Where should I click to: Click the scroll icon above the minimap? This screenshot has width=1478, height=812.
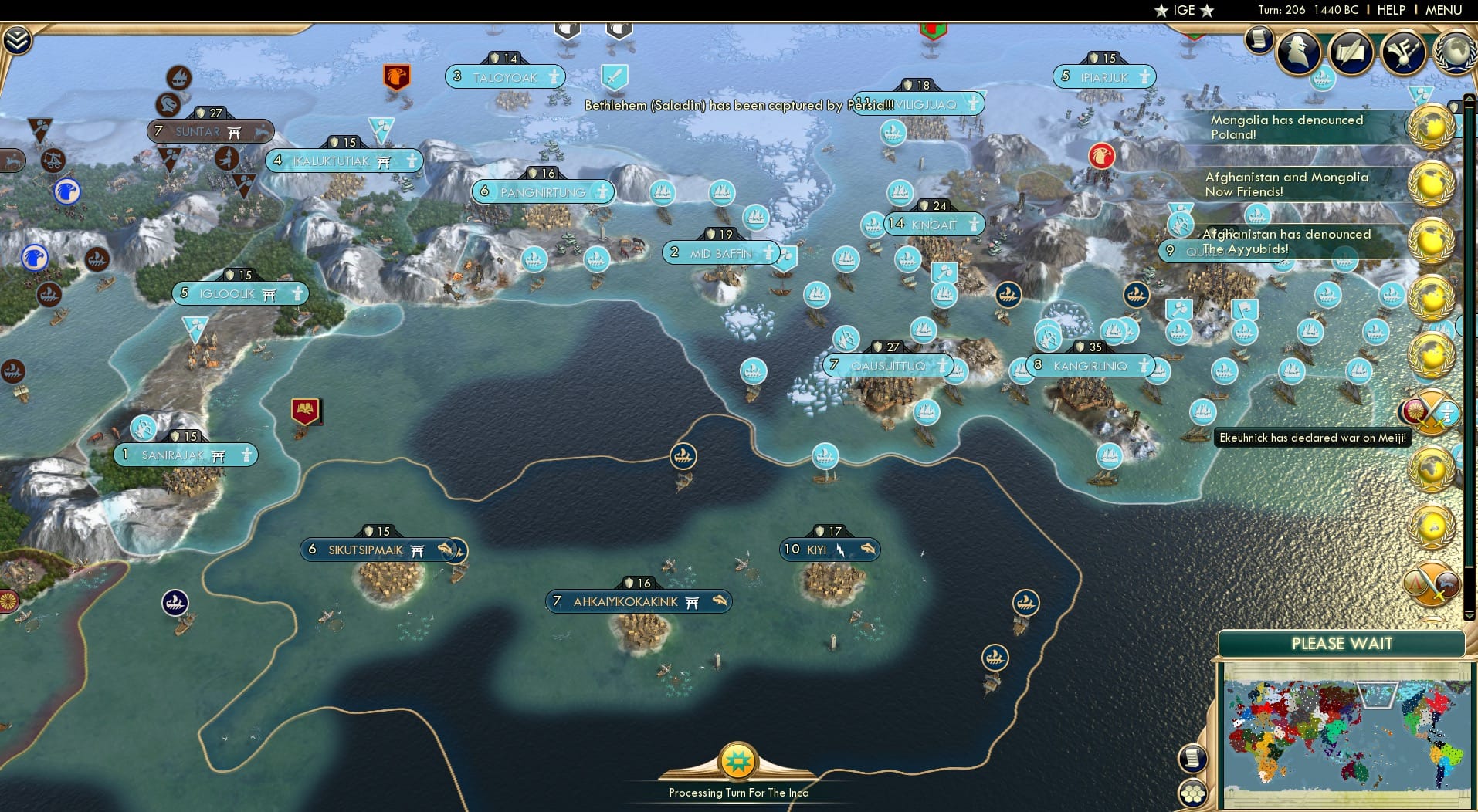click(1193, 758)
